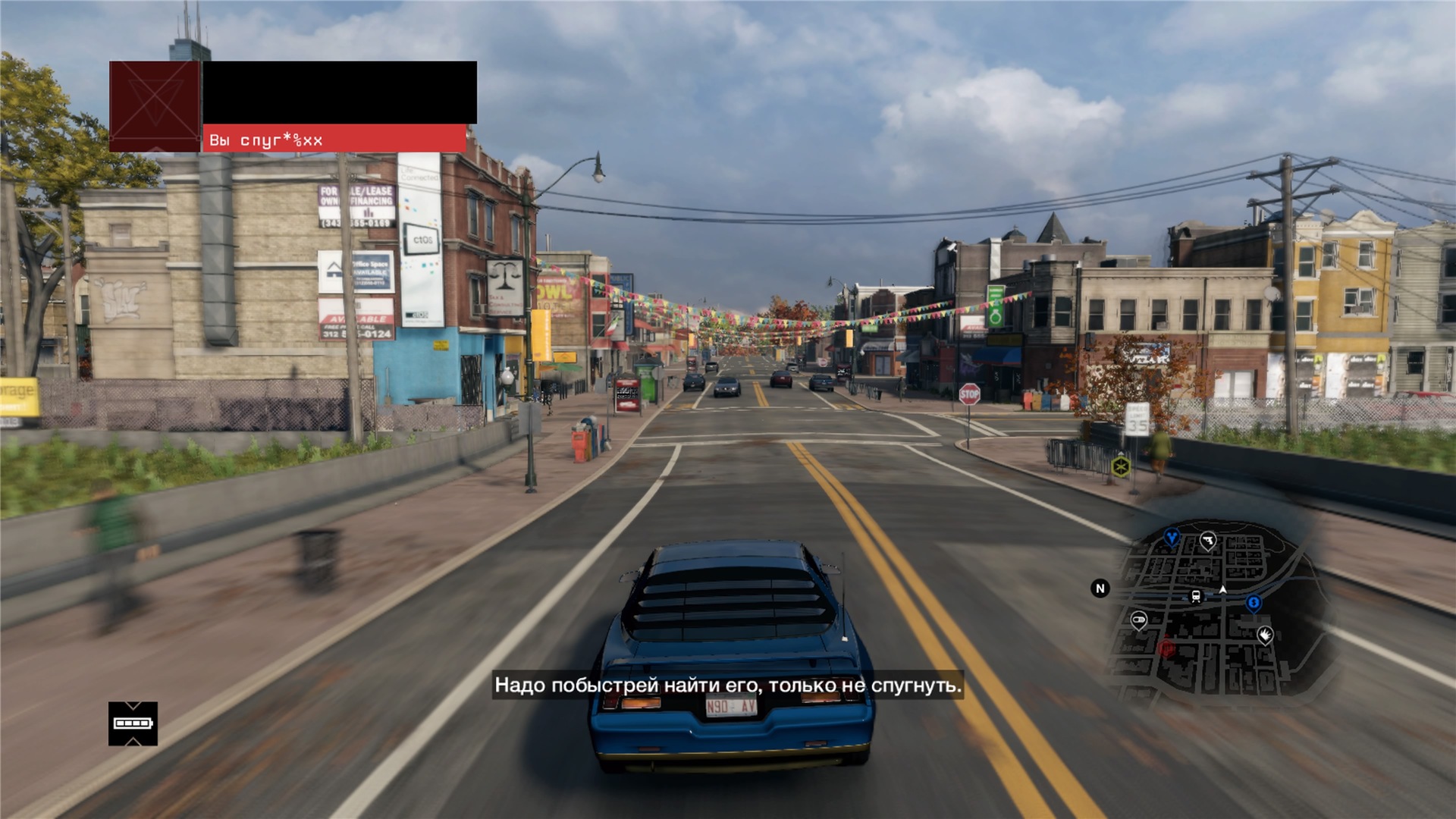Click the train station marker on minimap

click(1196, 596)
